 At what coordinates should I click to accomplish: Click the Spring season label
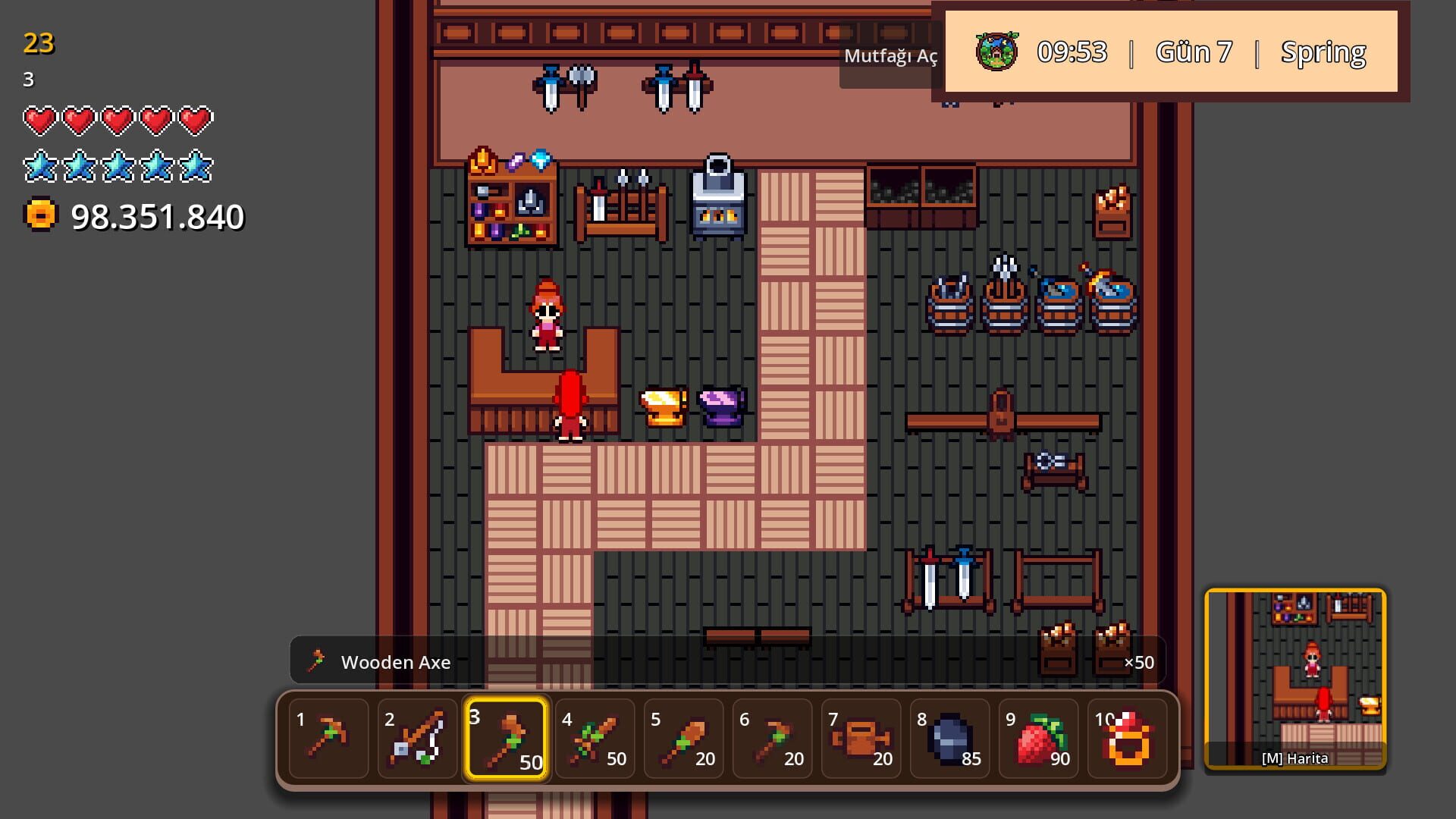1323,52
